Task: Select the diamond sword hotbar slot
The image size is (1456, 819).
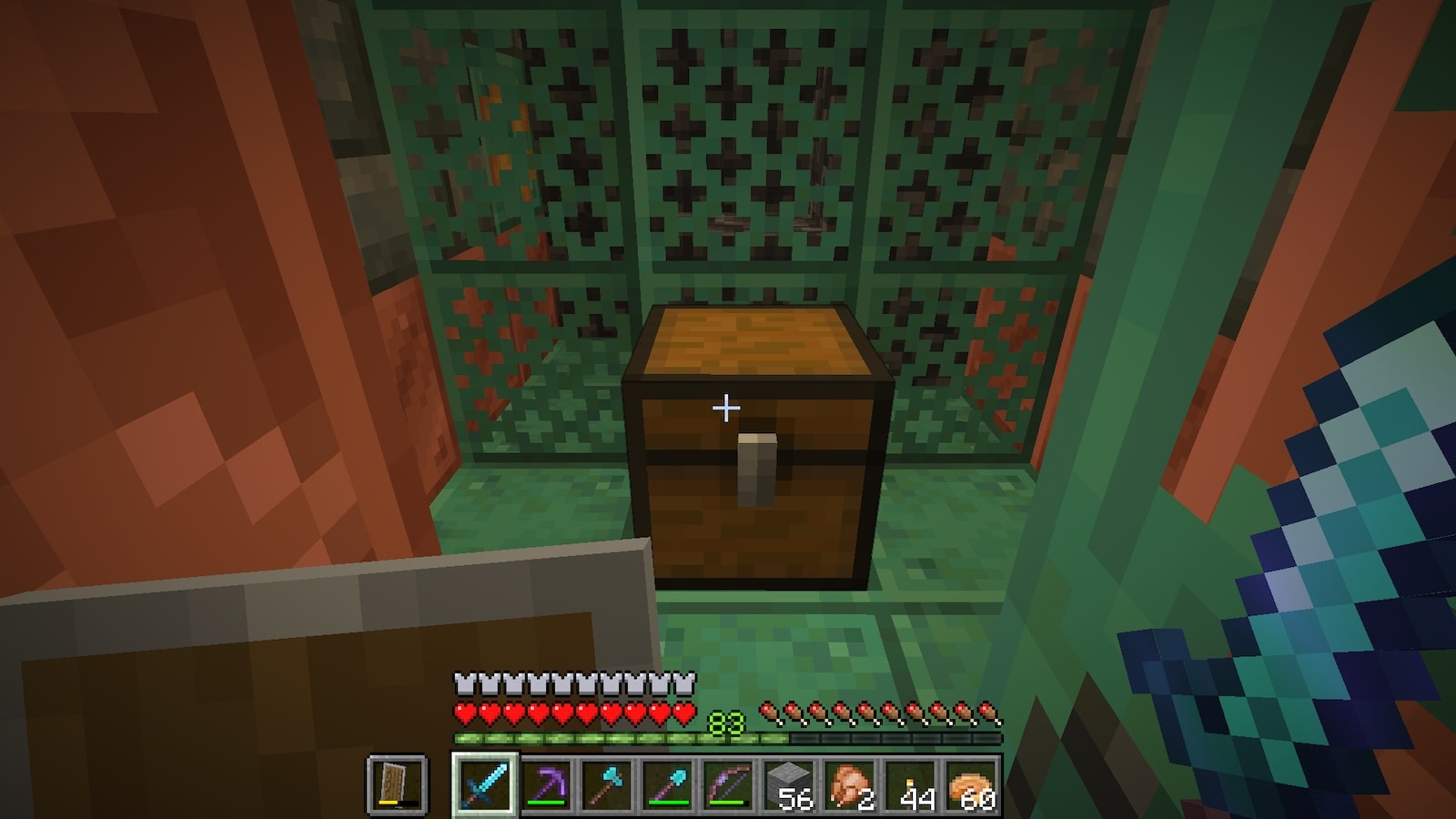Action: (485, 784)
